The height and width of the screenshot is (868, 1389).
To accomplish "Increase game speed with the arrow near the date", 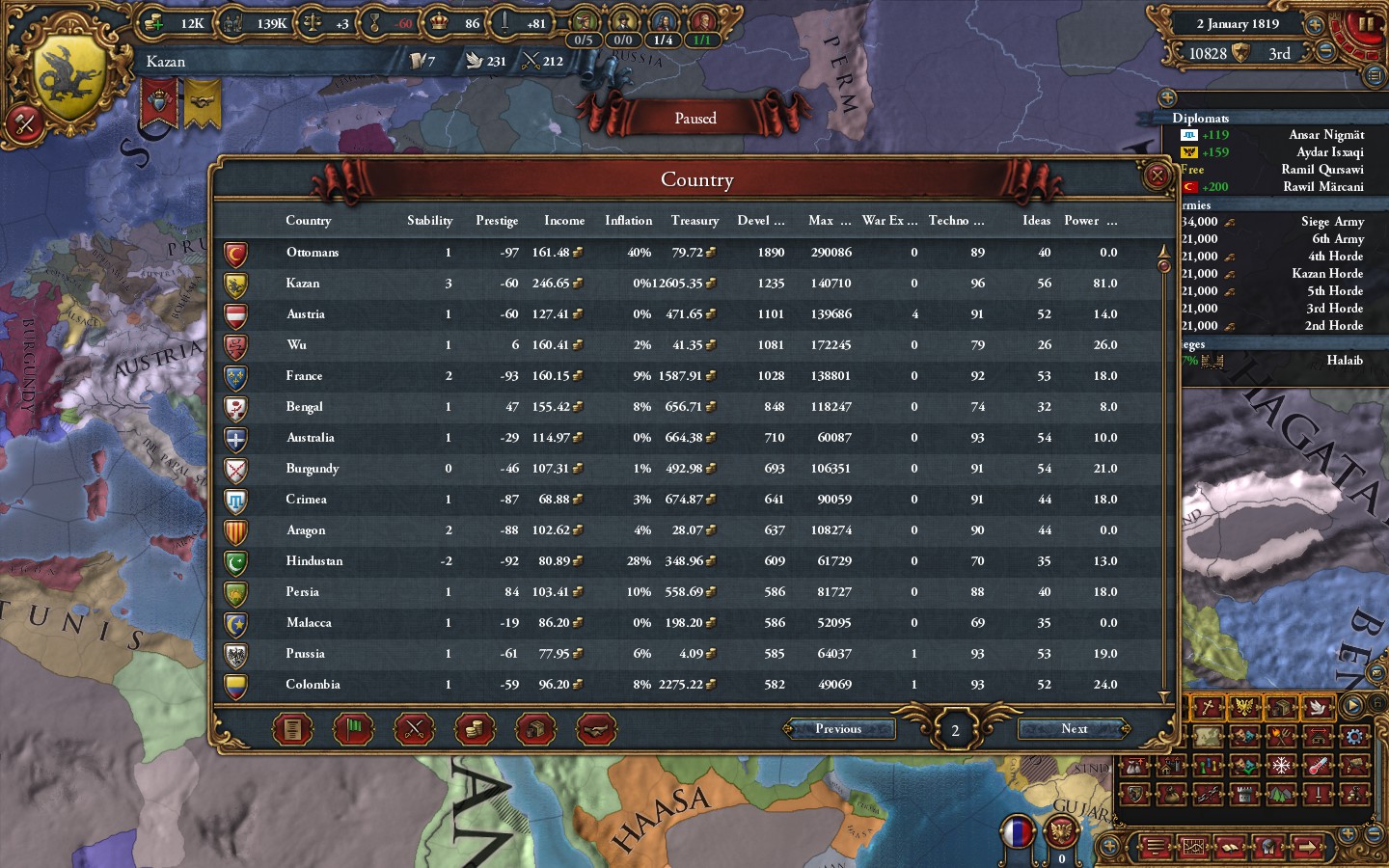I will point(1314,25).
